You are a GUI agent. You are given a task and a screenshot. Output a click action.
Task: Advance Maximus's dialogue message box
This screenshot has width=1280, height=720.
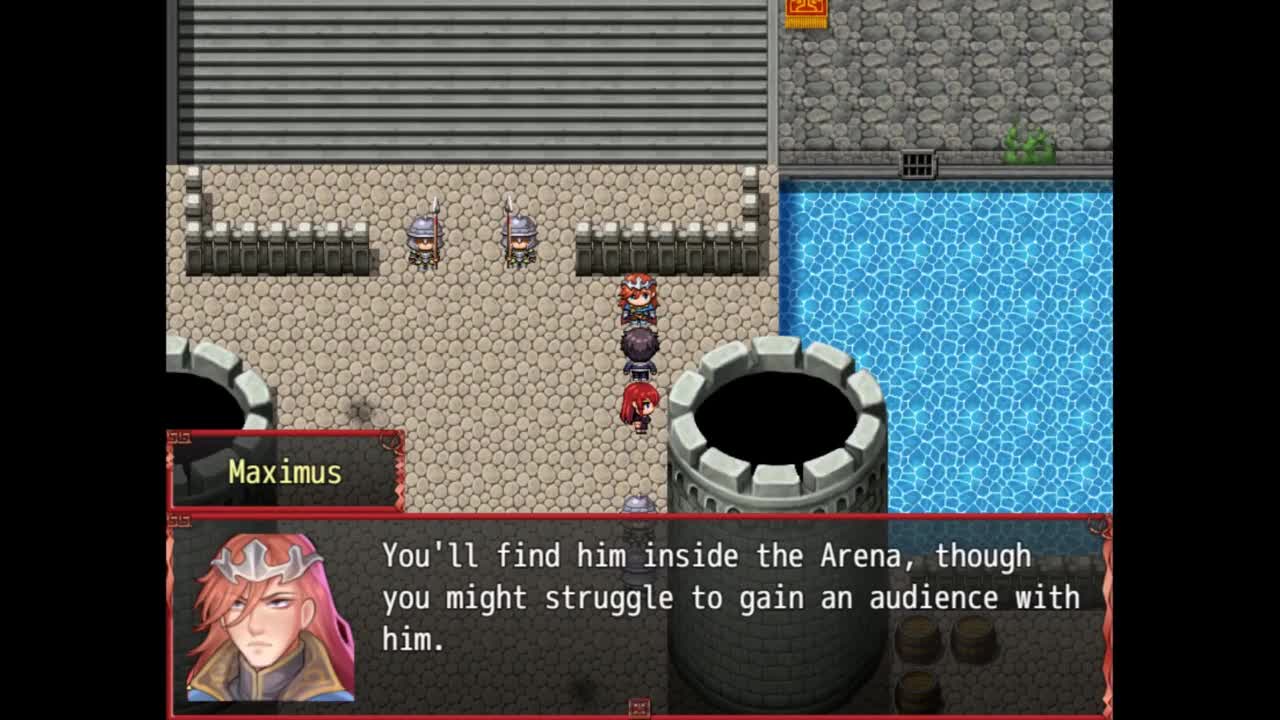pyautogui.click(x=730, y=598)
